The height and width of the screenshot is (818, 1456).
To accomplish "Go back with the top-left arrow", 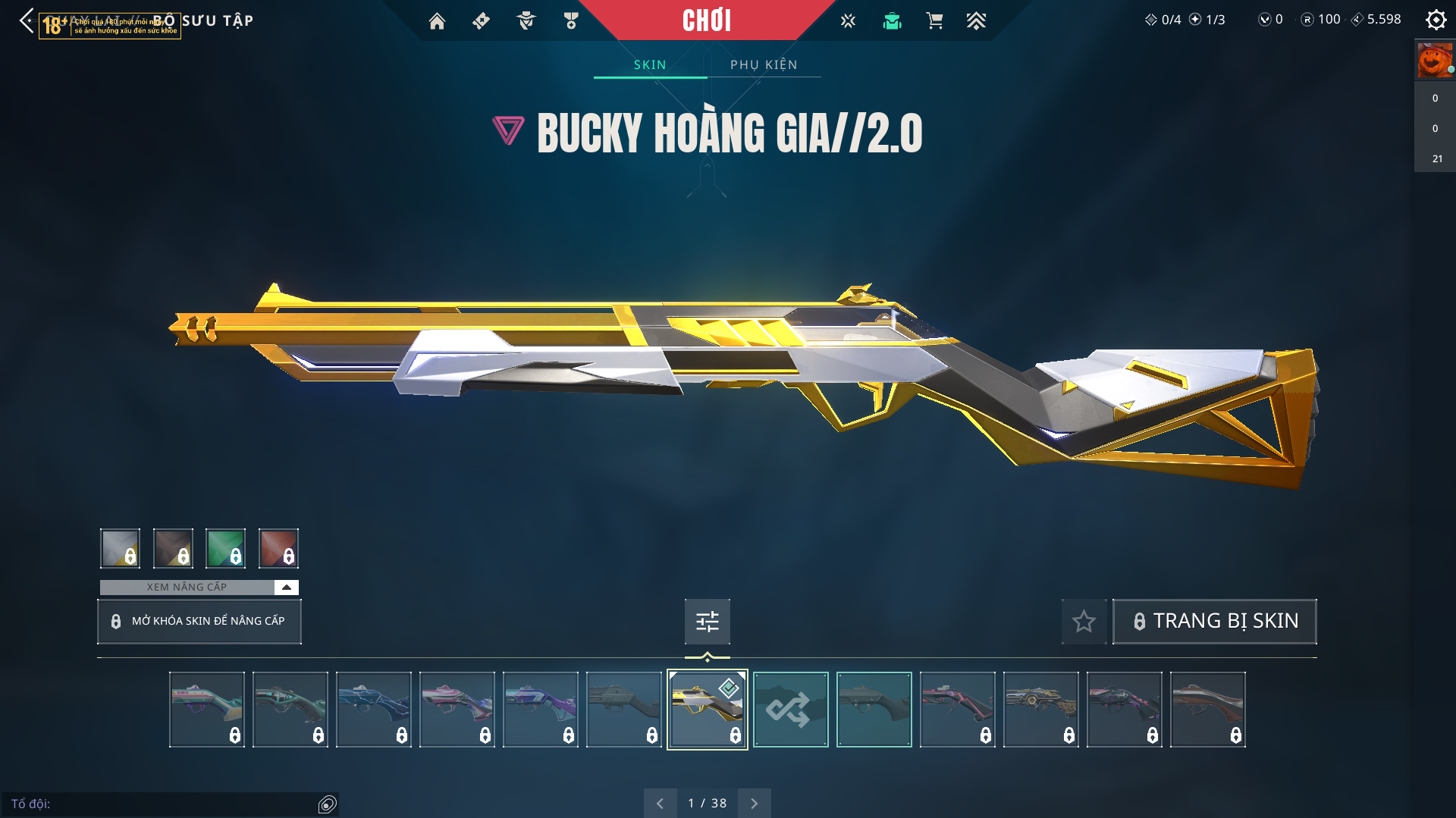I will click(x=27, y=20).
